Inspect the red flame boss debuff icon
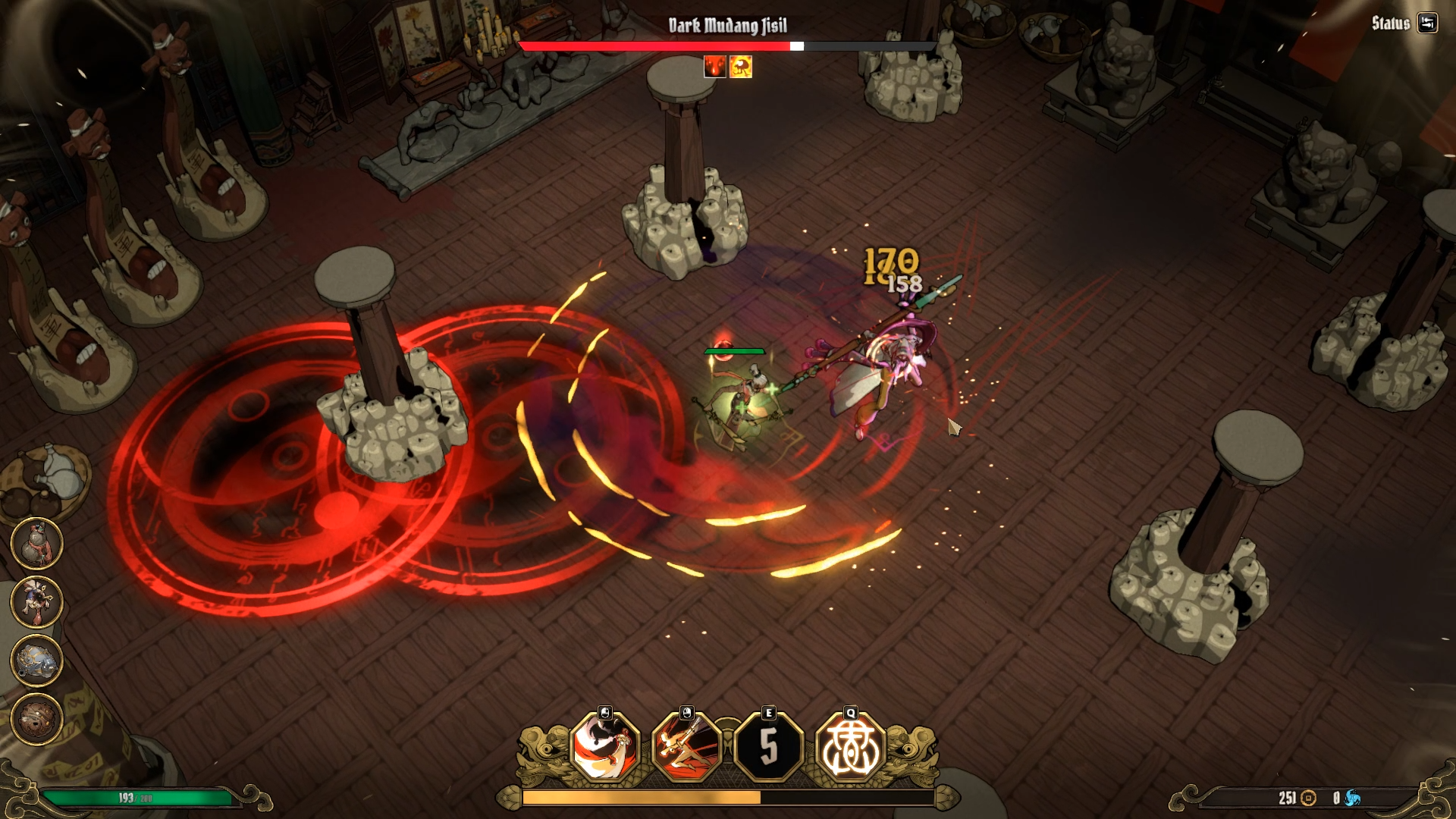The height and width of the screenshot is (819, 1456). coord(714,67)
